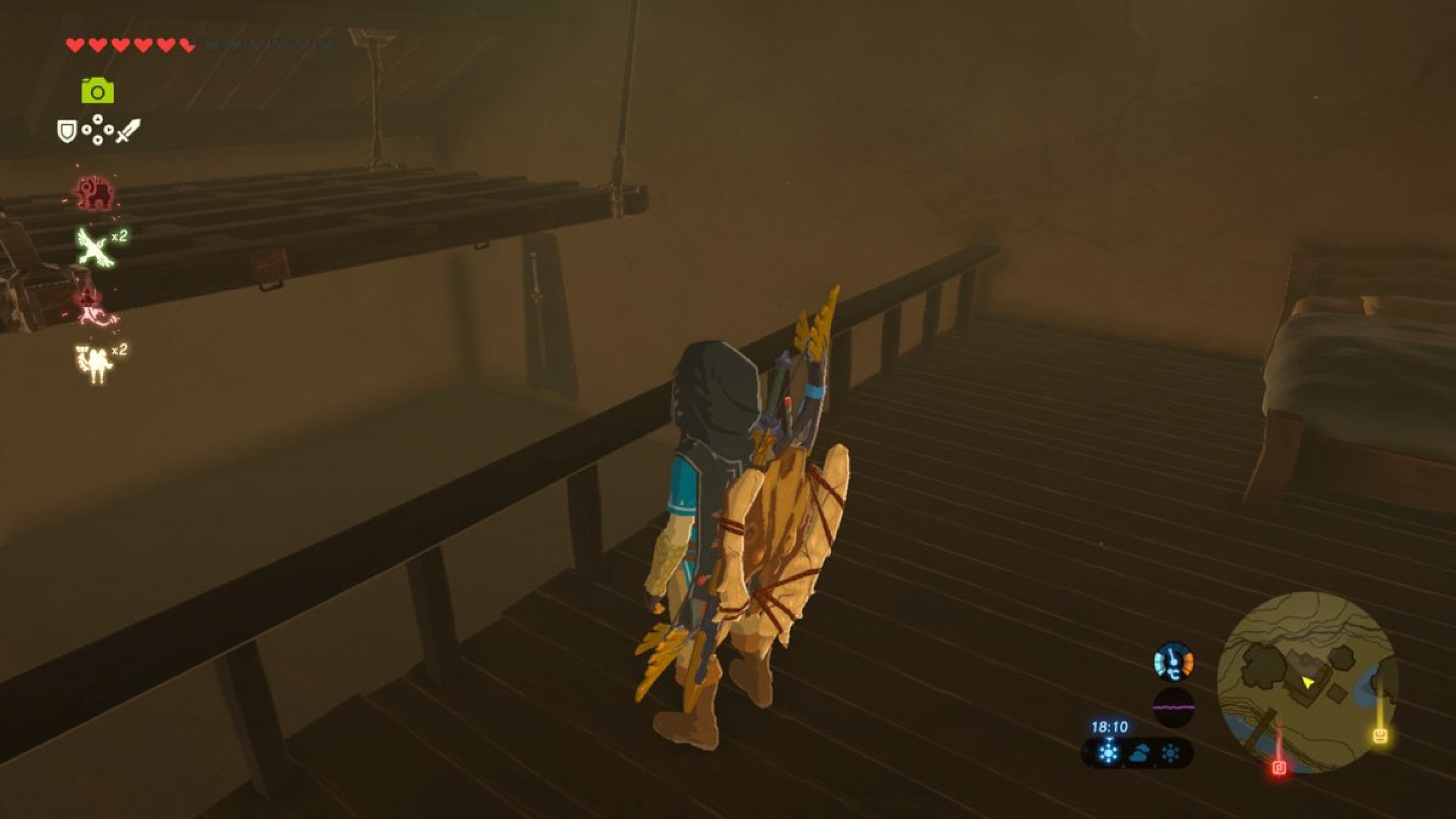Click the rightmost snow forecast symbol
This screenshot has height=819, width=1456.
pyautogui.click(x=1170, y=752)
